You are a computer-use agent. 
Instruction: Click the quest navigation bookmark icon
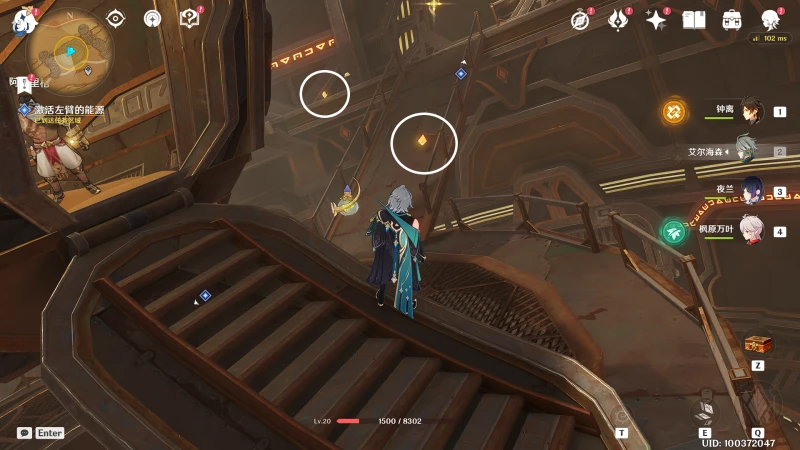click(23, 88)
